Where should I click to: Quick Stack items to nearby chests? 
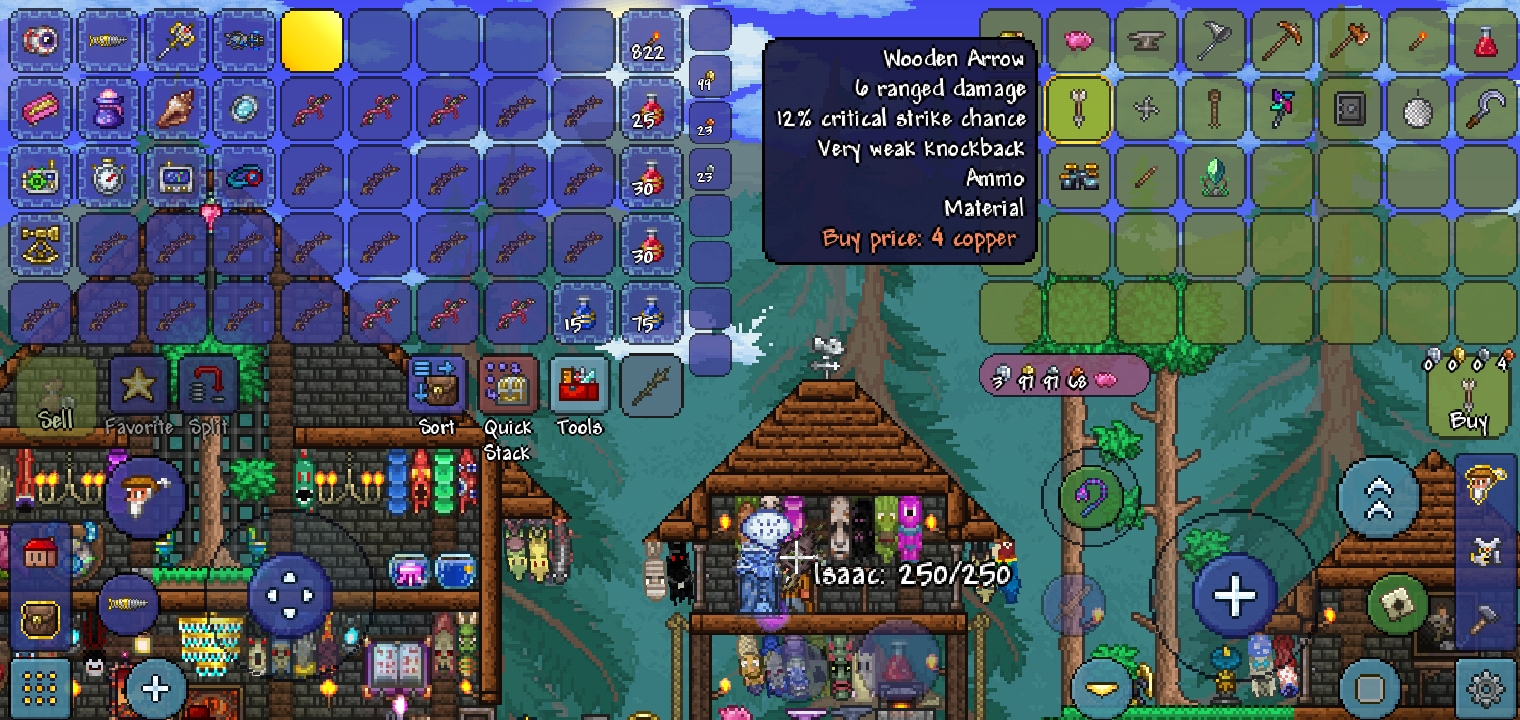[507, 384]
